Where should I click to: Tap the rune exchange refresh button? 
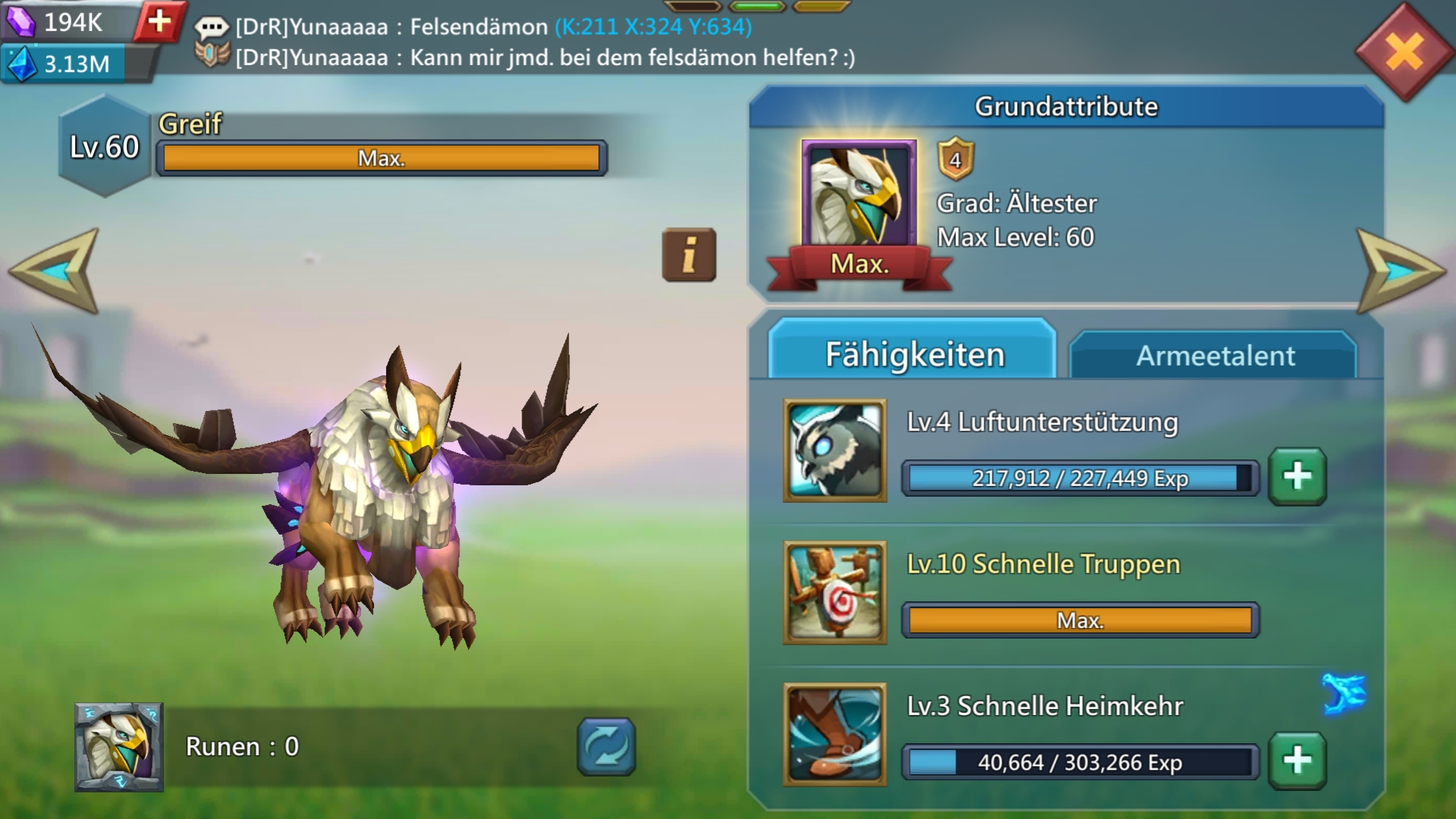click(x=606, y=747)
